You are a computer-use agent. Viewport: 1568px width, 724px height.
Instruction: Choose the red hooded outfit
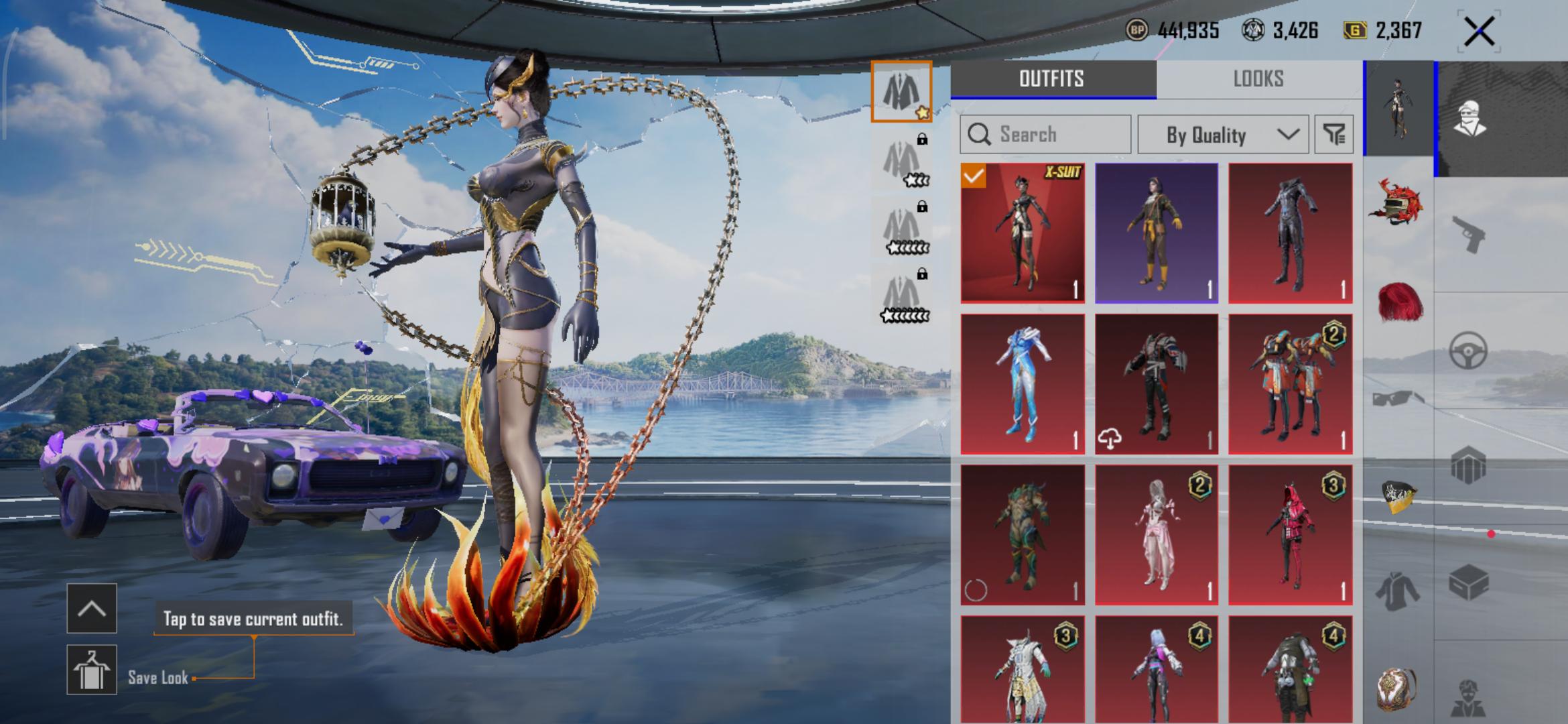coord(1291,534)
